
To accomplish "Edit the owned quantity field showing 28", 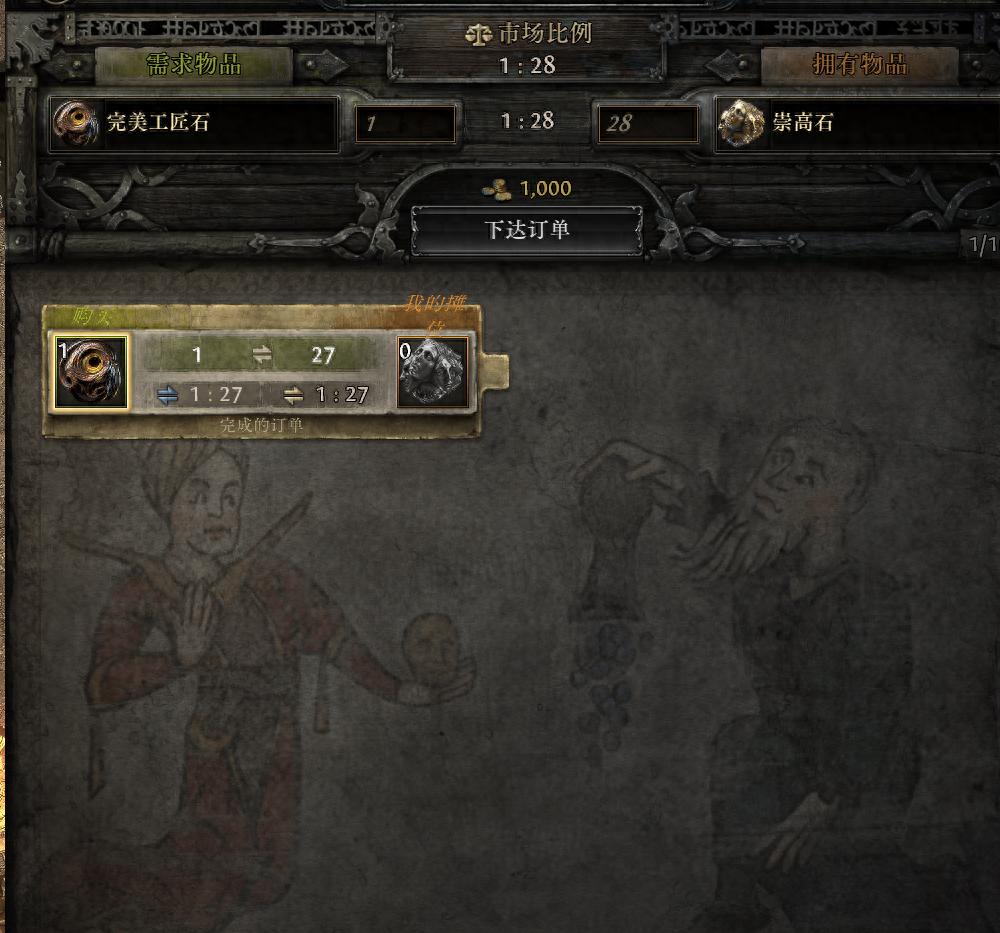I will coord(647,124).
